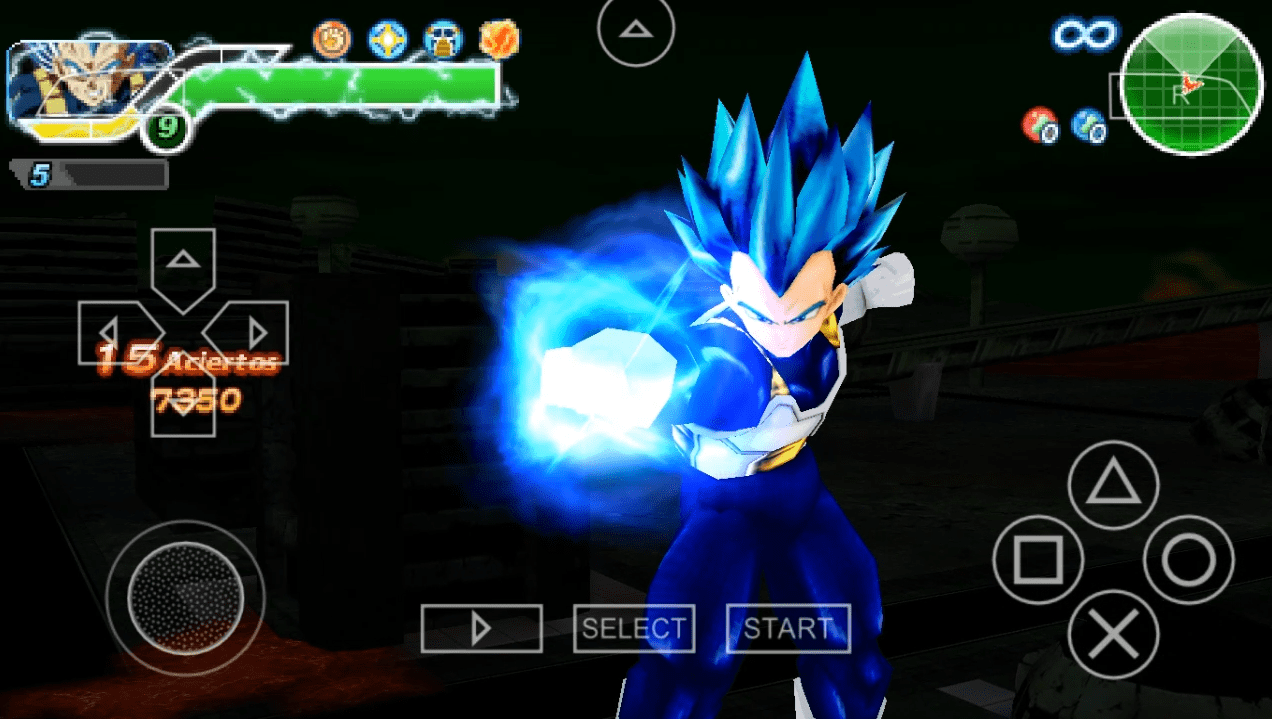1272x719 pixels.
Task: Select the blue masked face icon
Action: pos(442,39)
